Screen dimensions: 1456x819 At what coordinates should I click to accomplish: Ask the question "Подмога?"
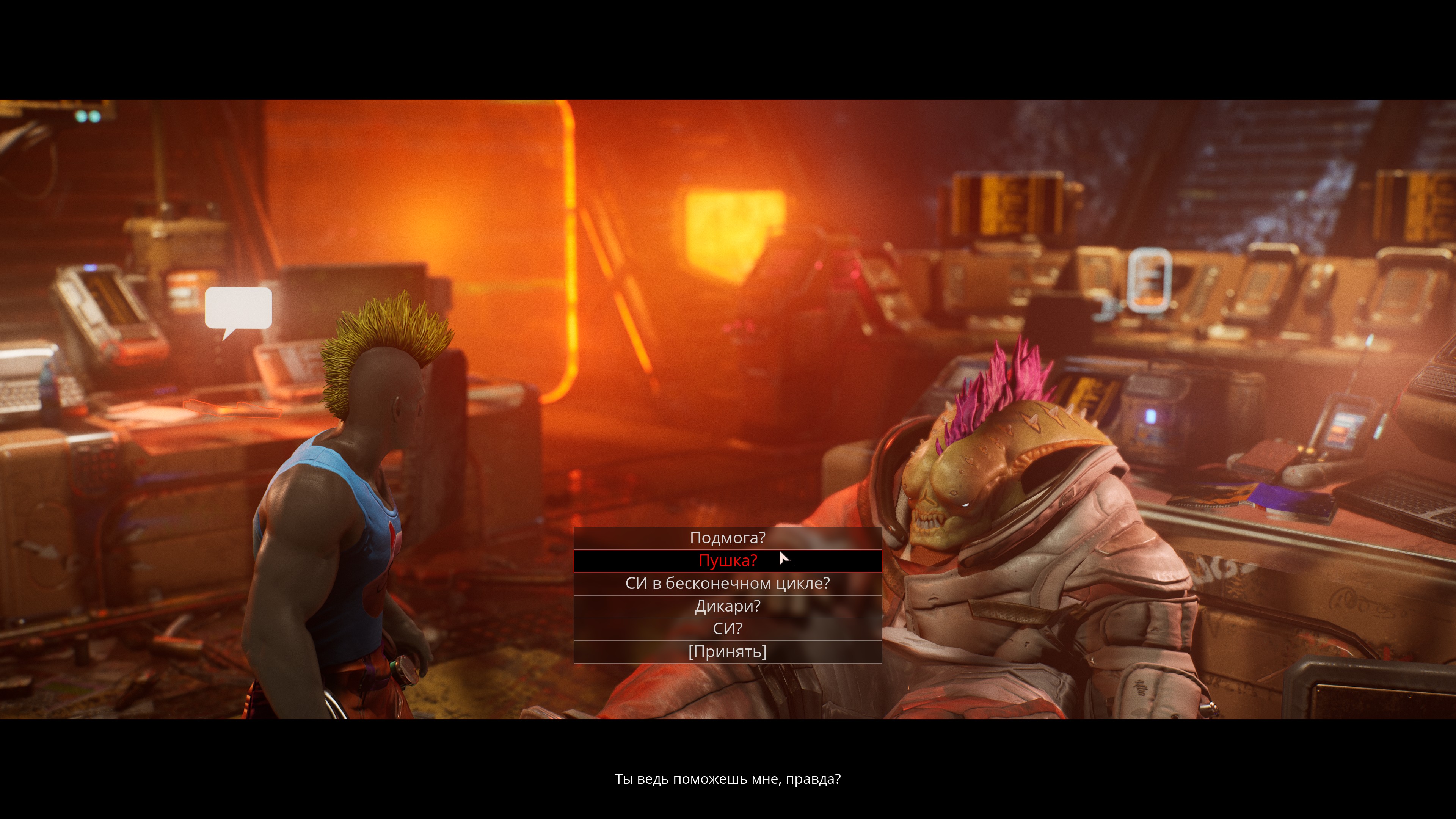pos(728,538)
